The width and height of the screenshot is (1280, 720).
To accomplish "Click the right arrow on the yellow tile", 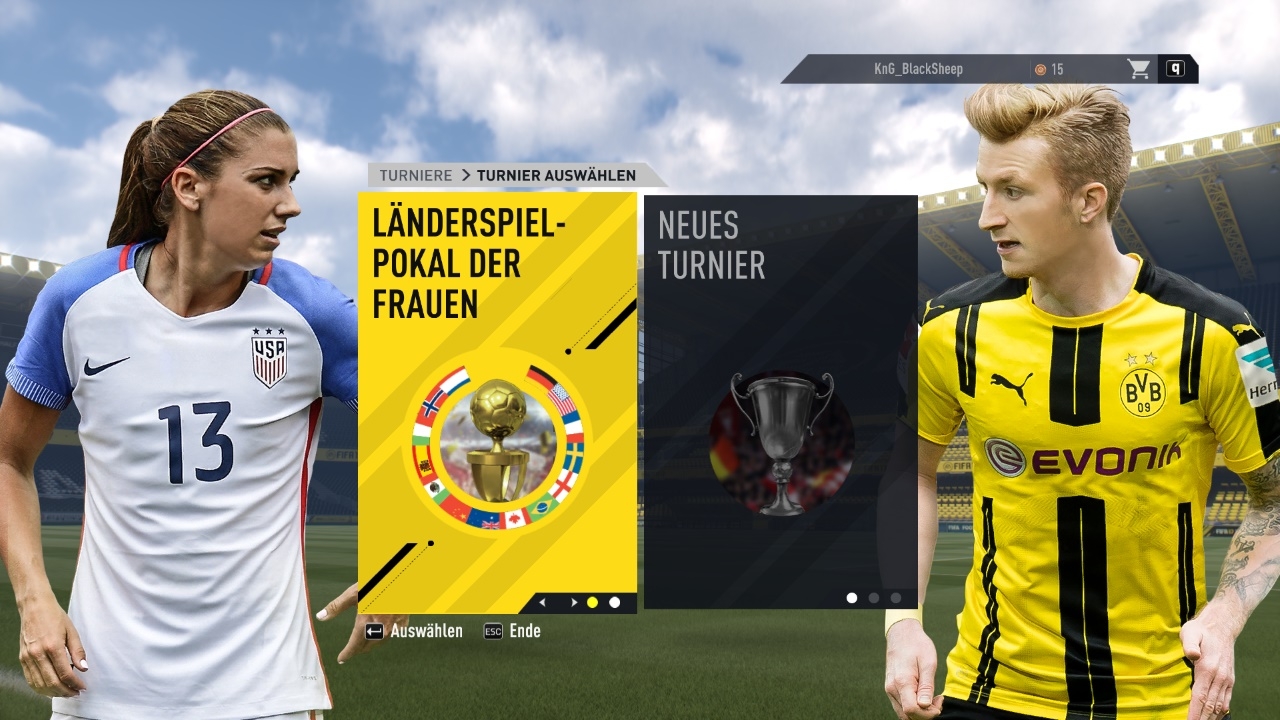I will pos(573,602).
